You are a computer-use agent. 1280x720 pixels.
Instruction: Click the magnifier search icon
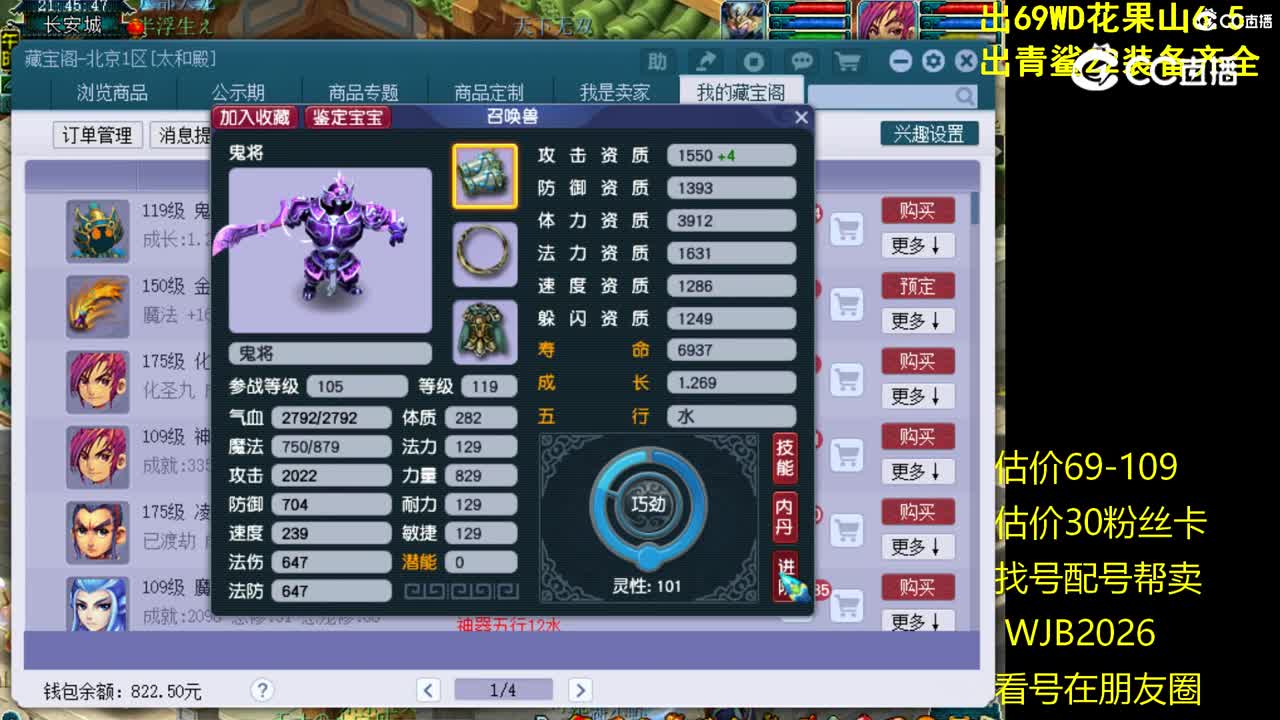click(x=962, y=95)
